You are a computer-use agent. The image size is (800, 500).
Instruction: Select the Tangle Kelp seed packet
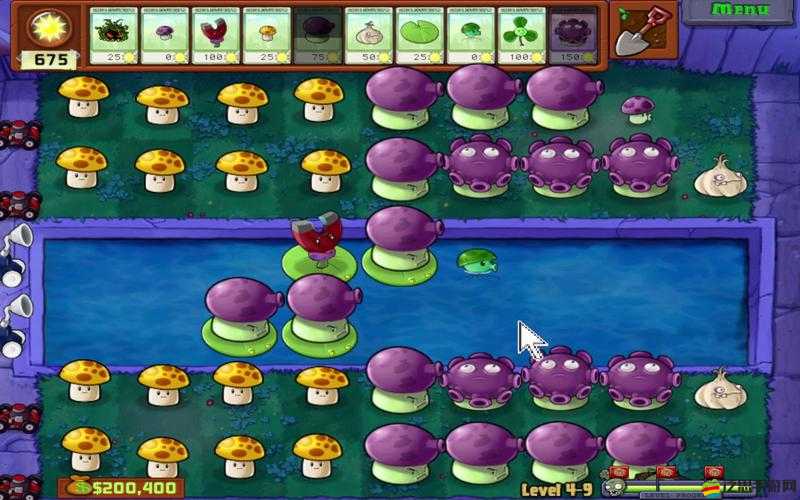pos(115,36)
